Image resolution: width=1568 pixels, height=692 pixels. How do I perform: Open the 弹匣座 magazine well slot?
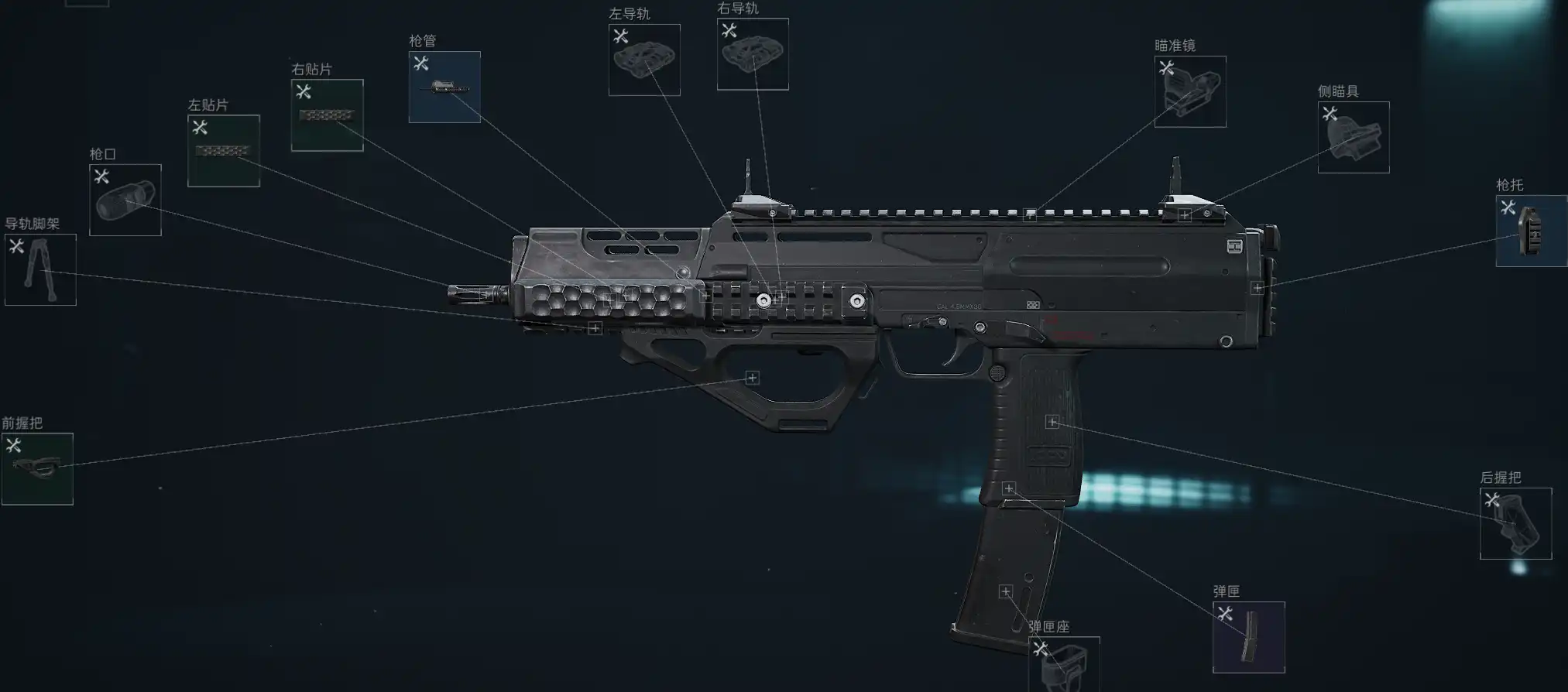[x=1064, y=664]
